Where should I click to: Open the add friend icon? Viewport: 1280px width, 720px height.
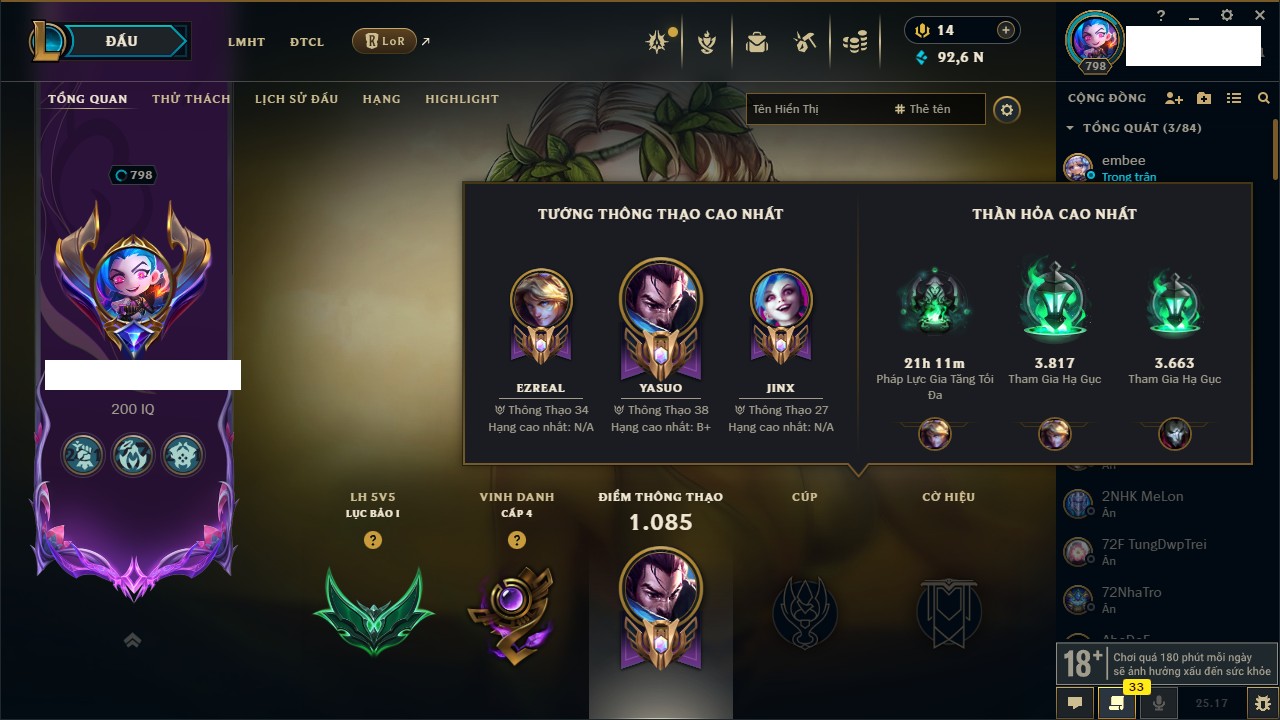(1174, 98)
